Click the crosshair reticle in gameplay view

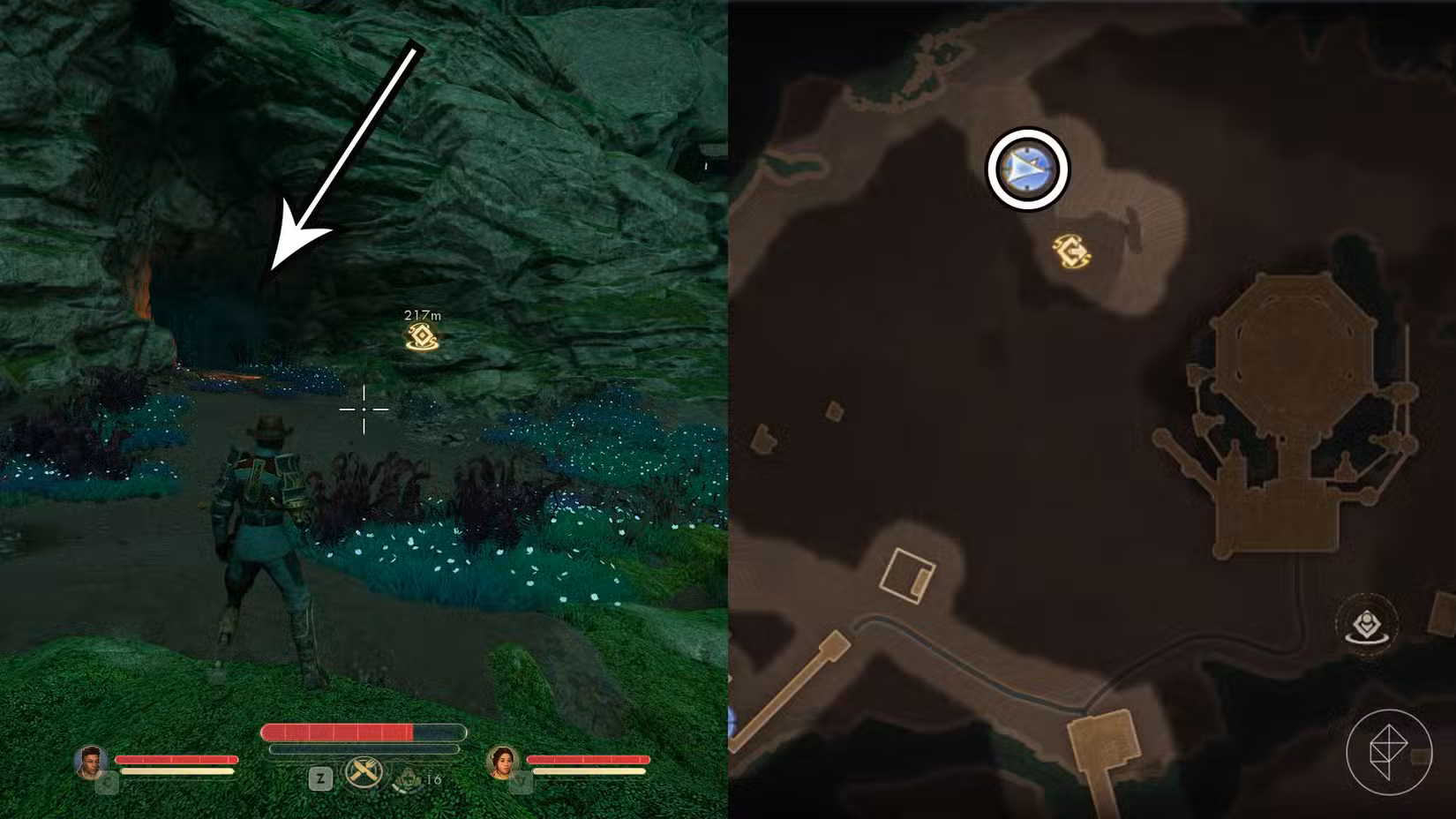[364, 411]
